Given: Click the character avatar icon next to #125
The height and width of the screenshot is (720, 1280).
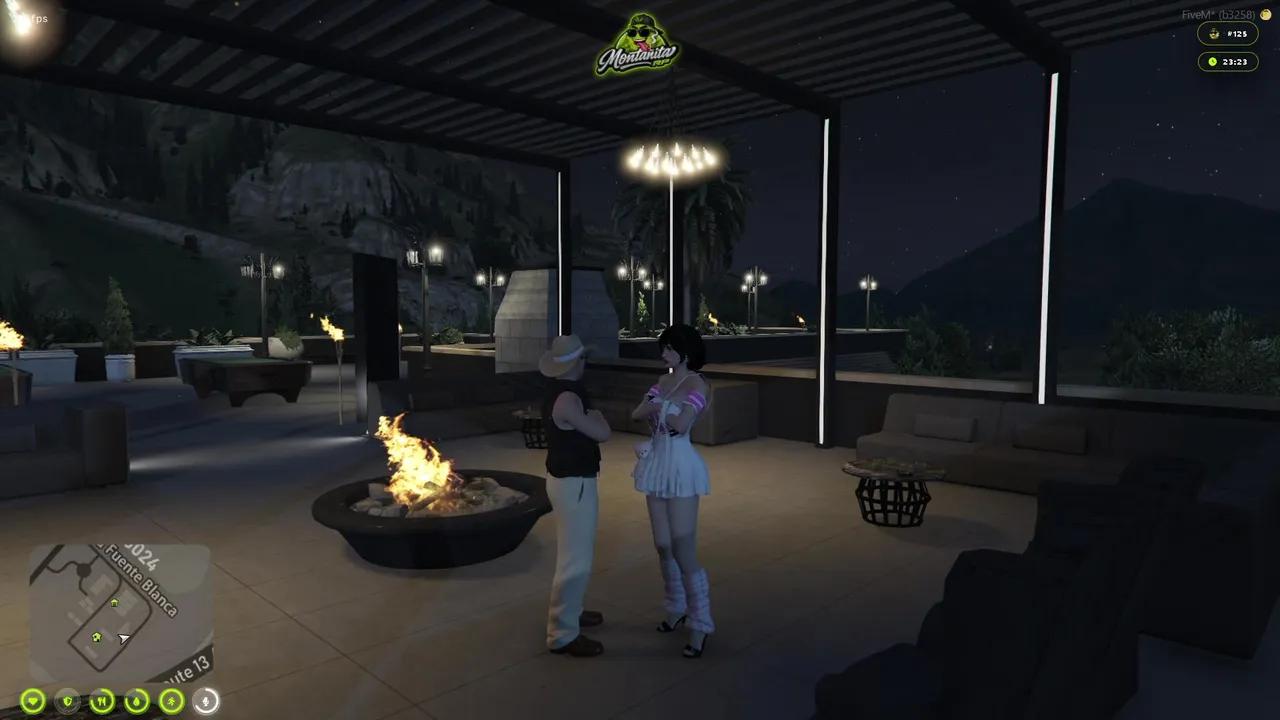Looking at the screenshot, I should tap(1213, 33).
